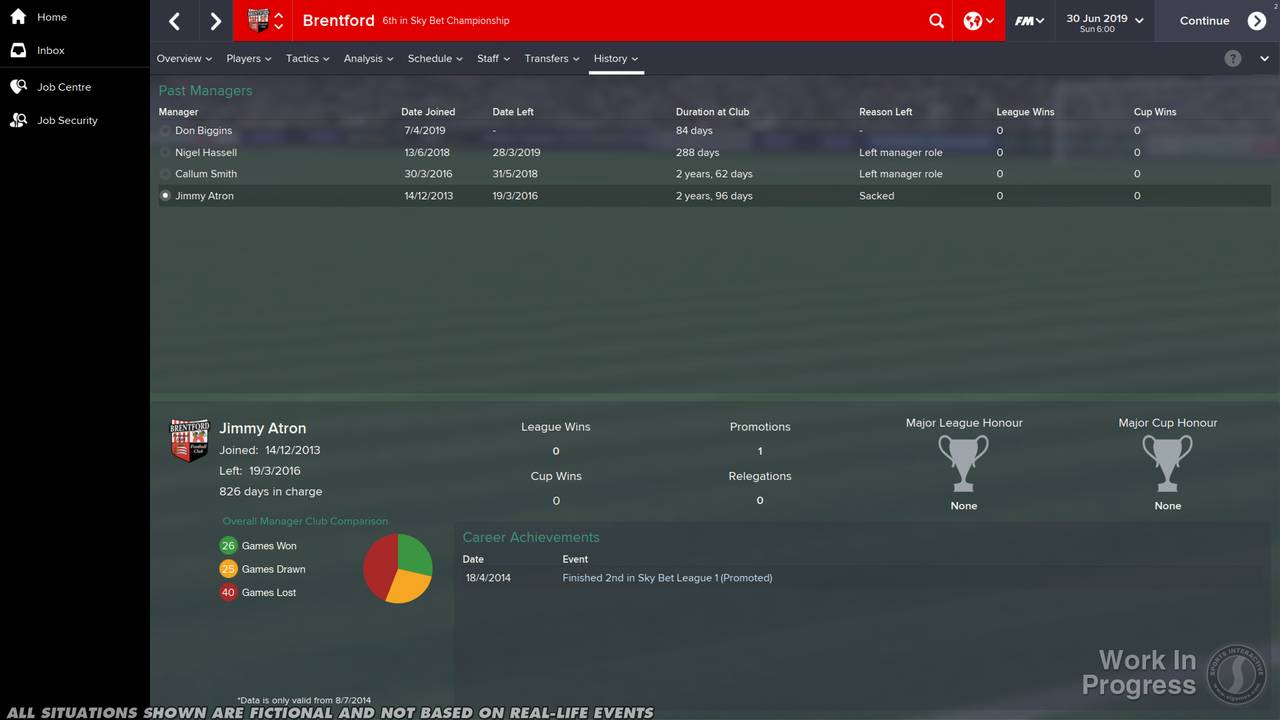Viewport: 1280px width, 720px height.
Task: Navigate back using the left arrow
Action: (x=174, y=20)
